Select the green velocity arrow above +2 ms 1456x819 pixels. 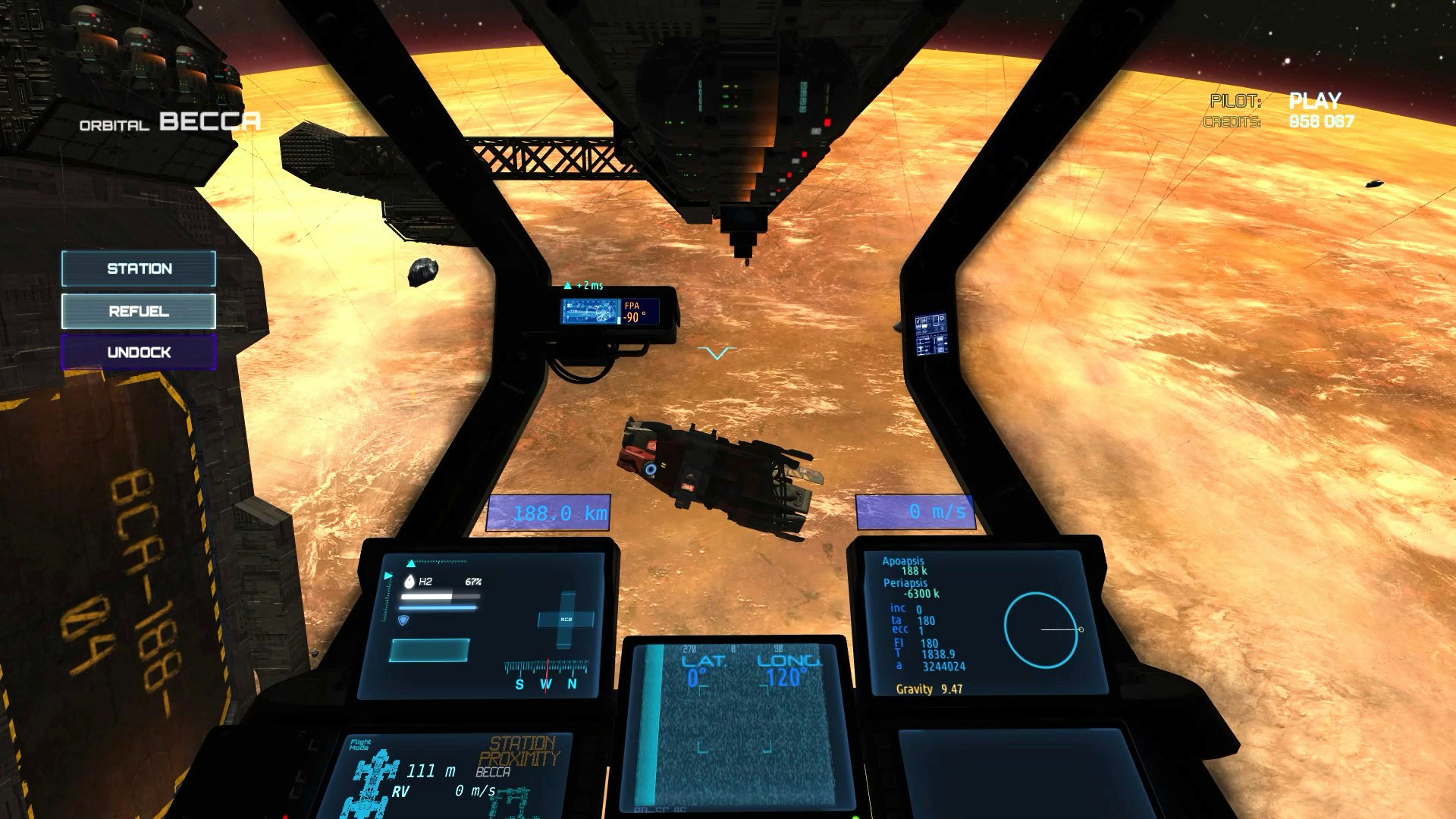point(567,284)
